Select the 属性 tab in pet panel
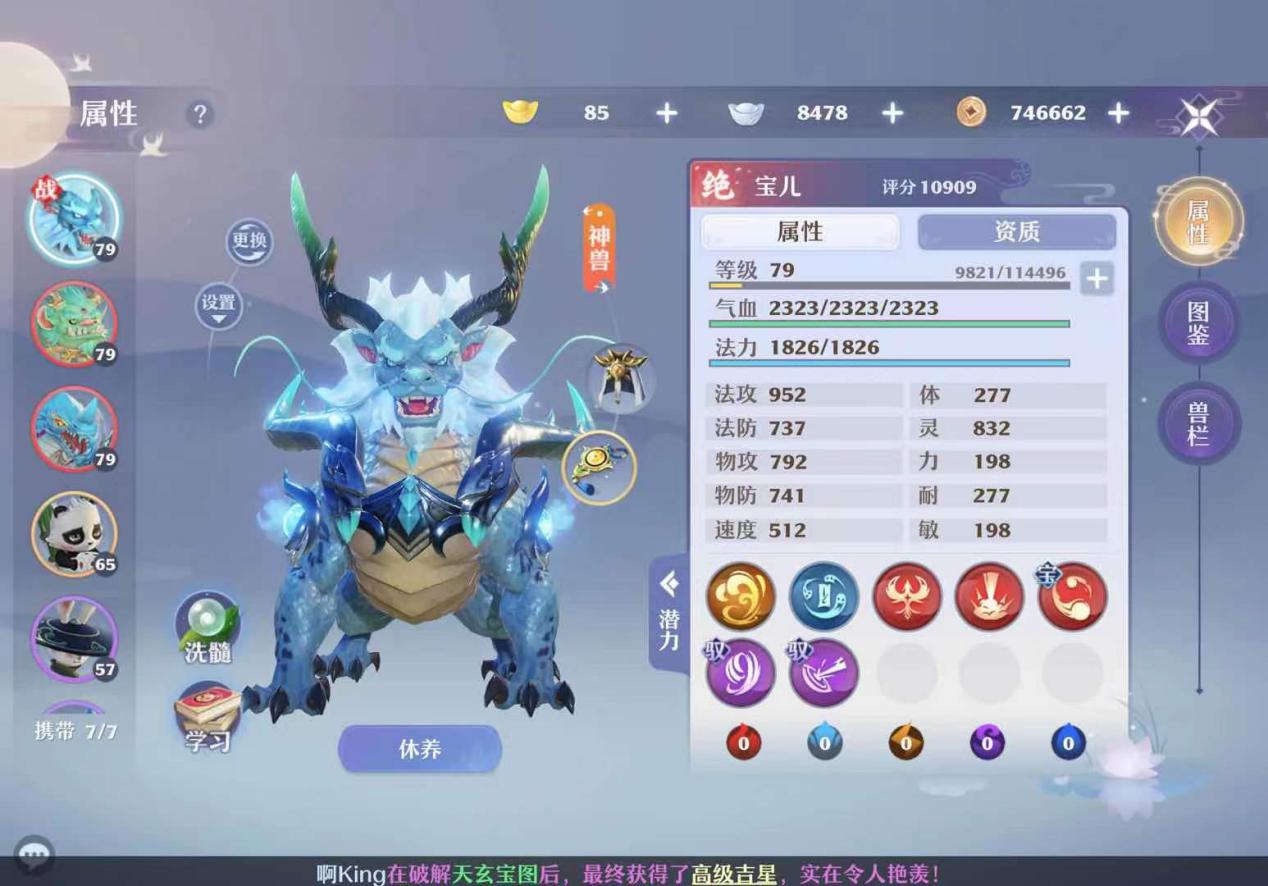1268x886 pixels. coord(800,232)
